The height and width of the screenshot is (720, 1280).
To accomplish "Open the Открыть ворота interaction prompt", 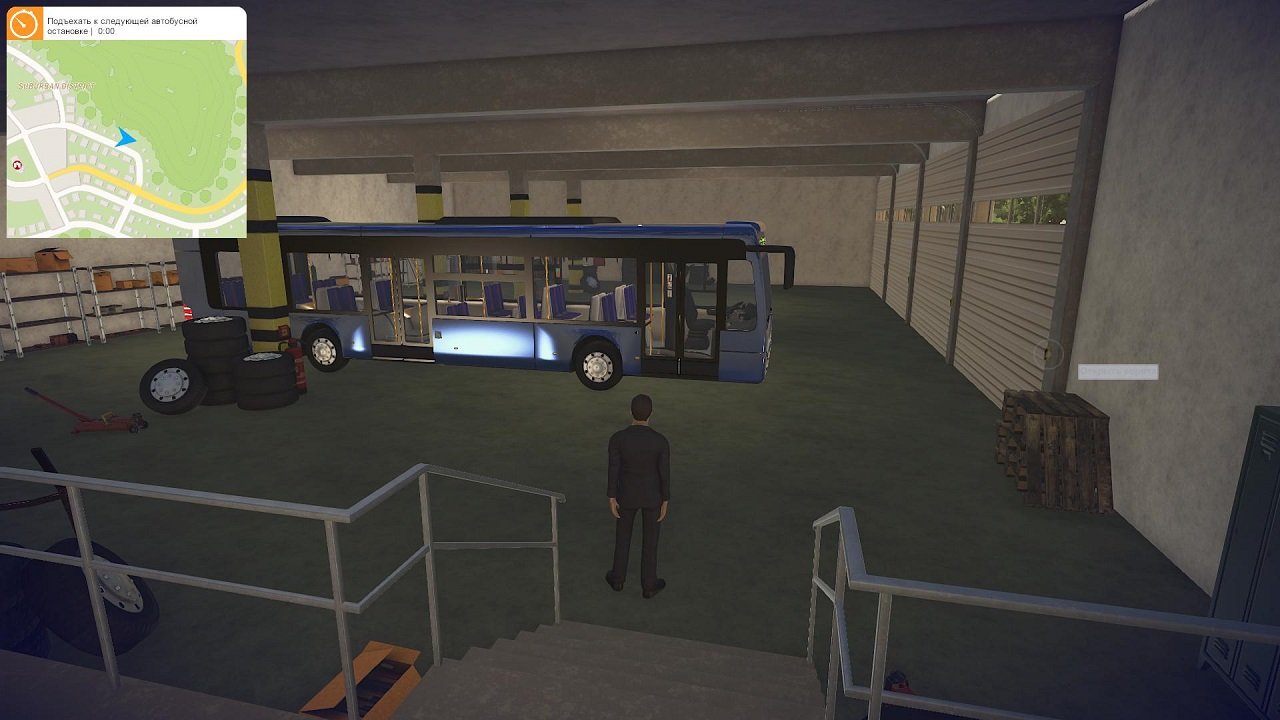I will [x=1119, y=371].
